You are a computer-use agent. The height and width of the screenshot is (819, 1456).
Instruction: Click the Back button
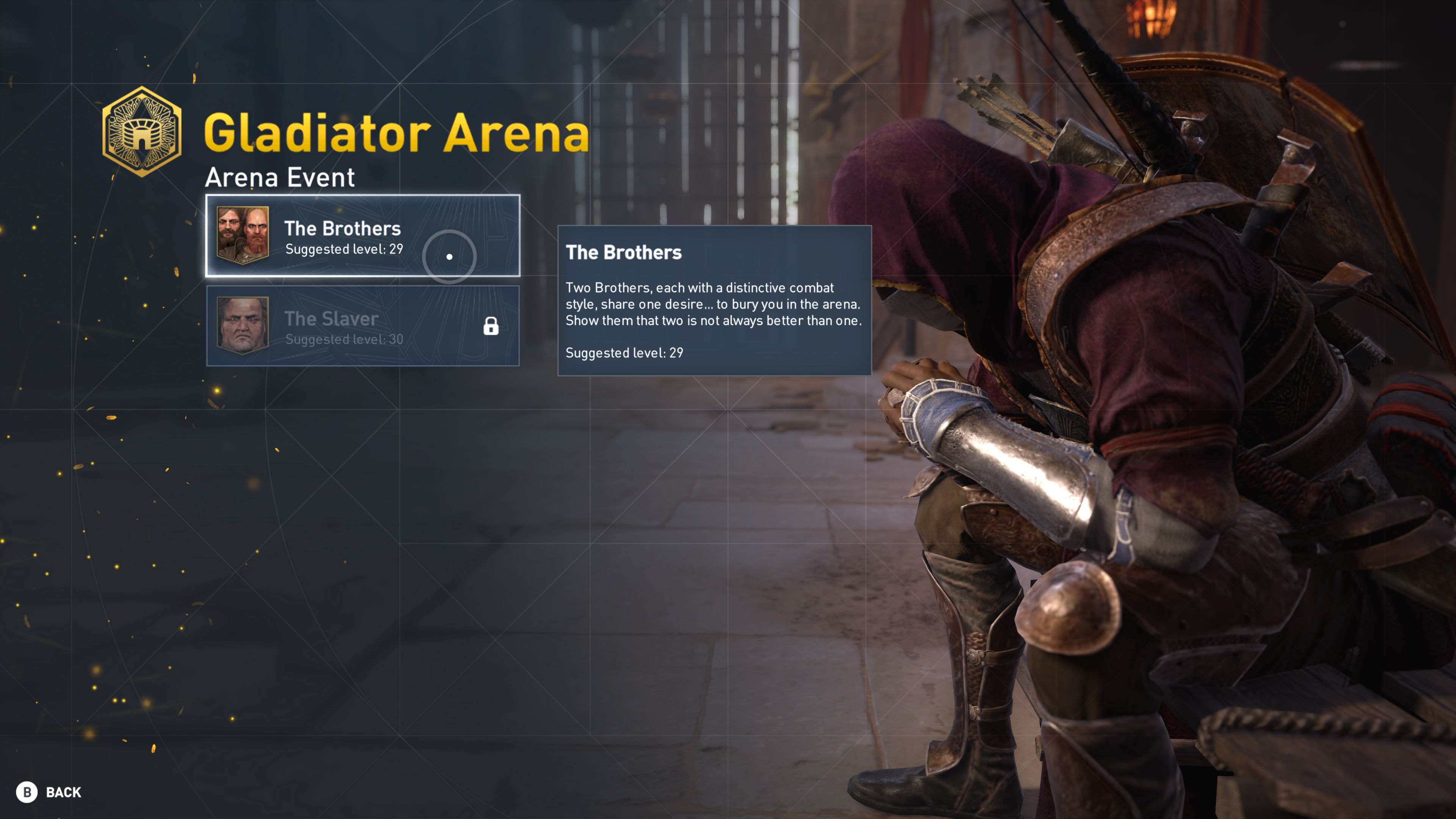(x=49, y=792)
